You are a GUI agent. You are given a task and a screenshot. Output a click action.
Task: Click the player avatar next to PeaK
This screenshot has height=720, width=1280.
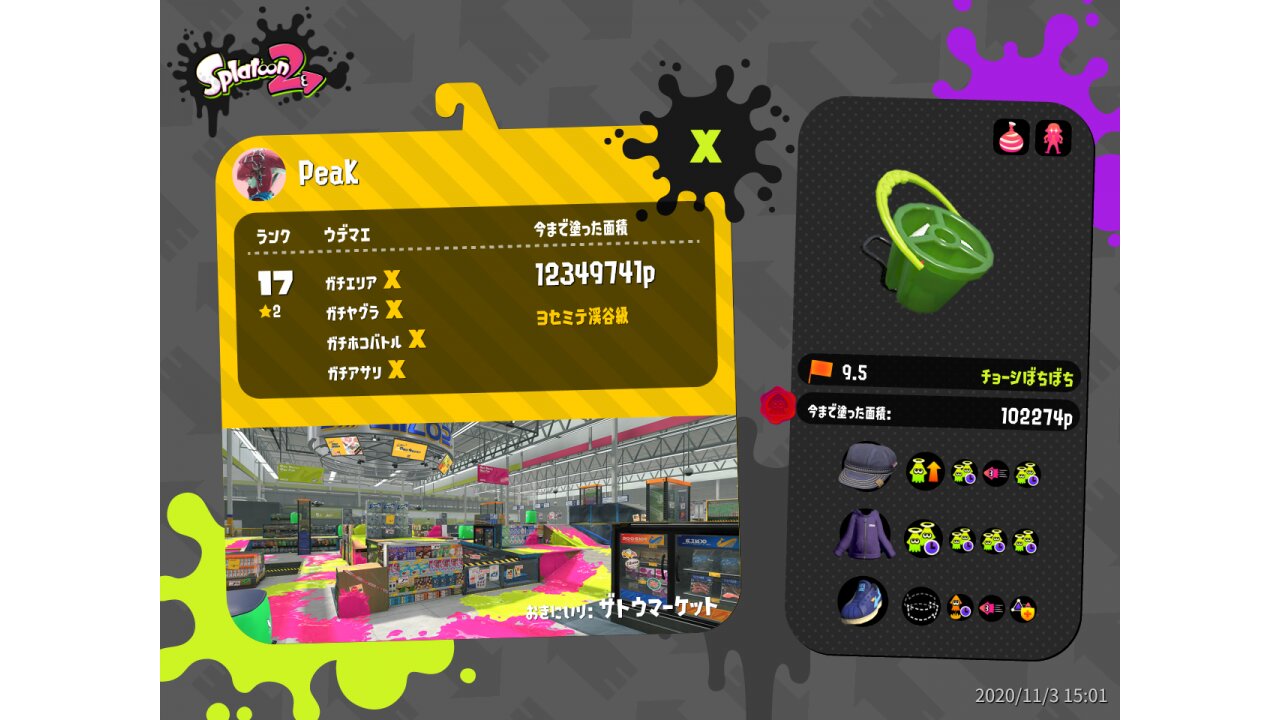click(259, 174)
